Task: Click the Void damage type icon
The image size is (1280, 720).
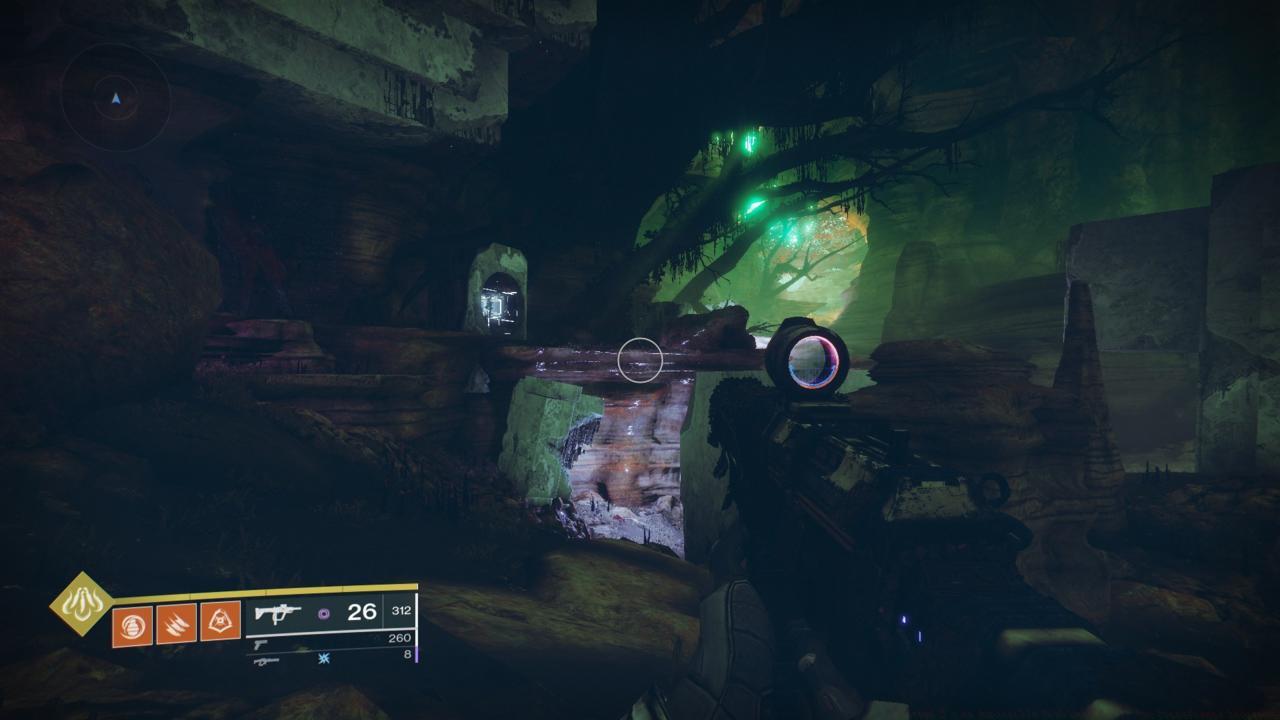Action: pos(322,613)
